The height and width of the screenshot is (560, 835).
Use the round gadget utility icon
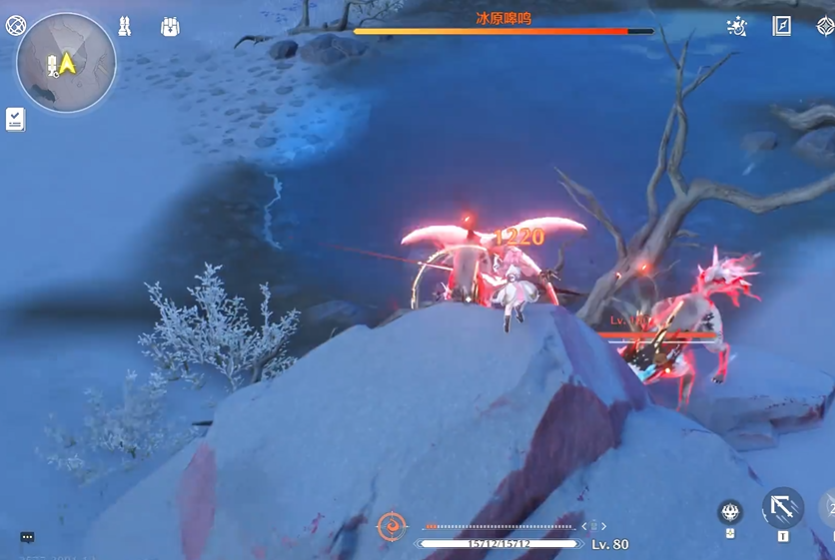point(730,513)
